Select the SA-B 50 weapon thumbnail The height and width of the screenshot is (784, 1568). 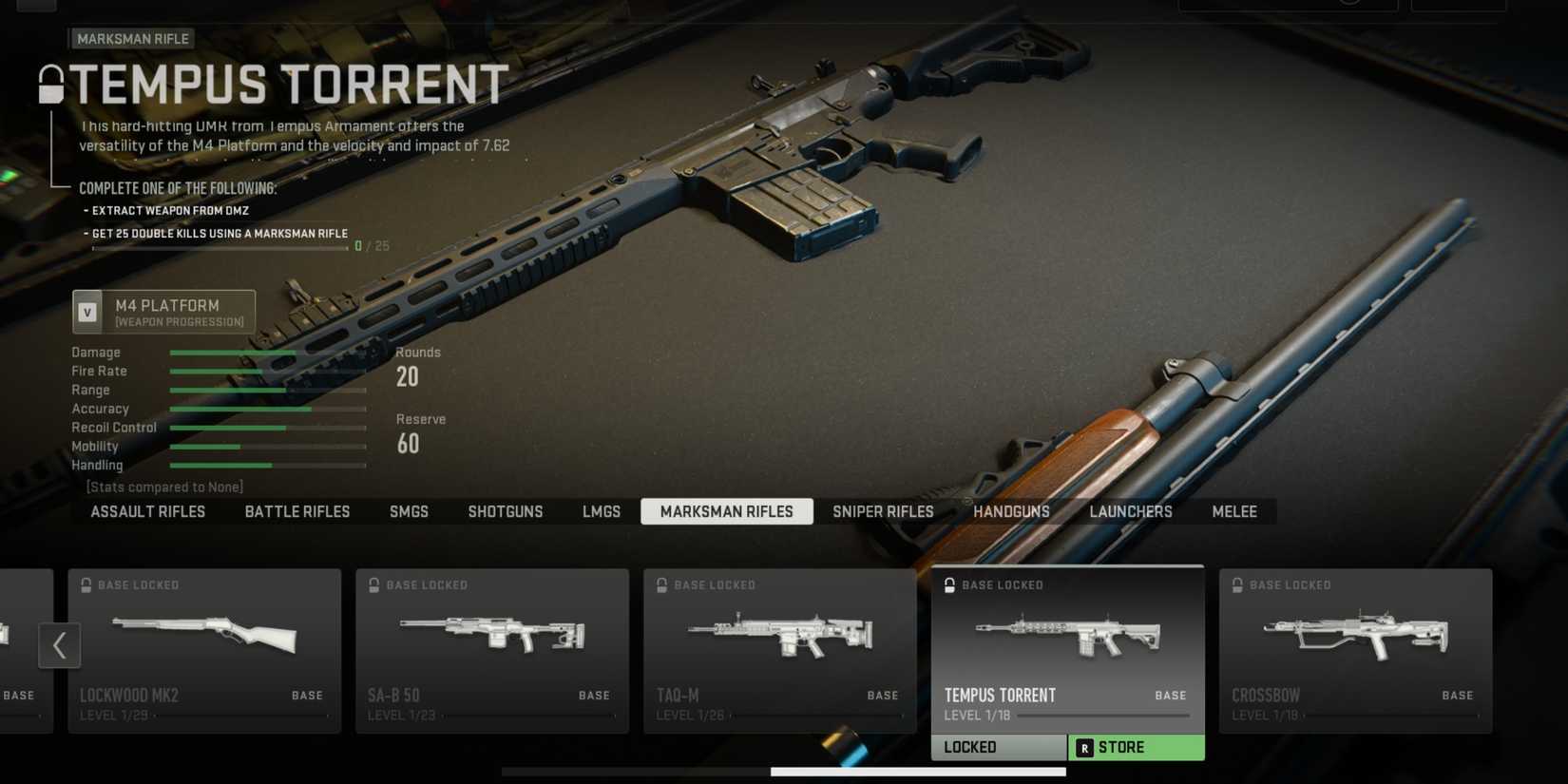pyautogui.click(x=491, y=635)
